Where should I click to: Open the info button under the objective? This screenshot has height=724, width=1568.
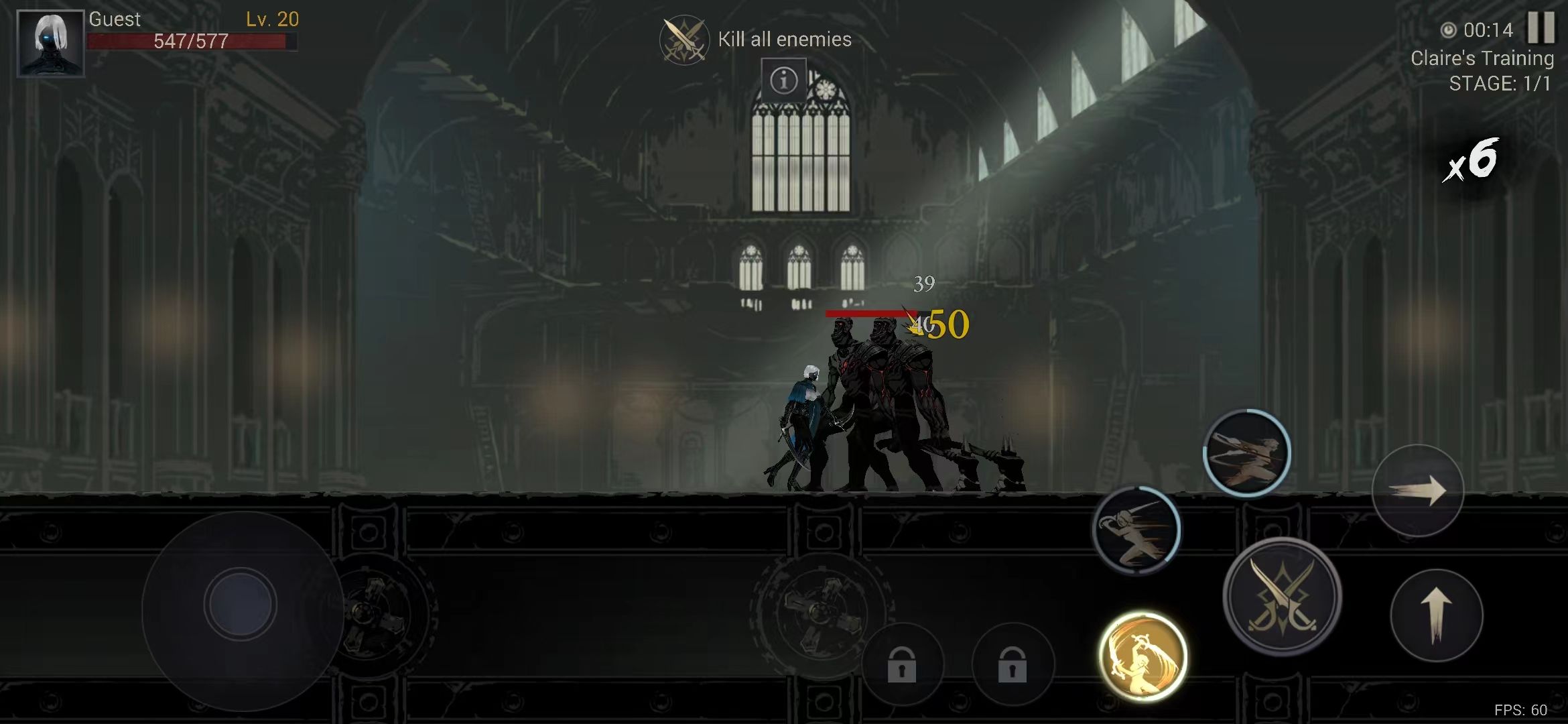coord(783,80)
